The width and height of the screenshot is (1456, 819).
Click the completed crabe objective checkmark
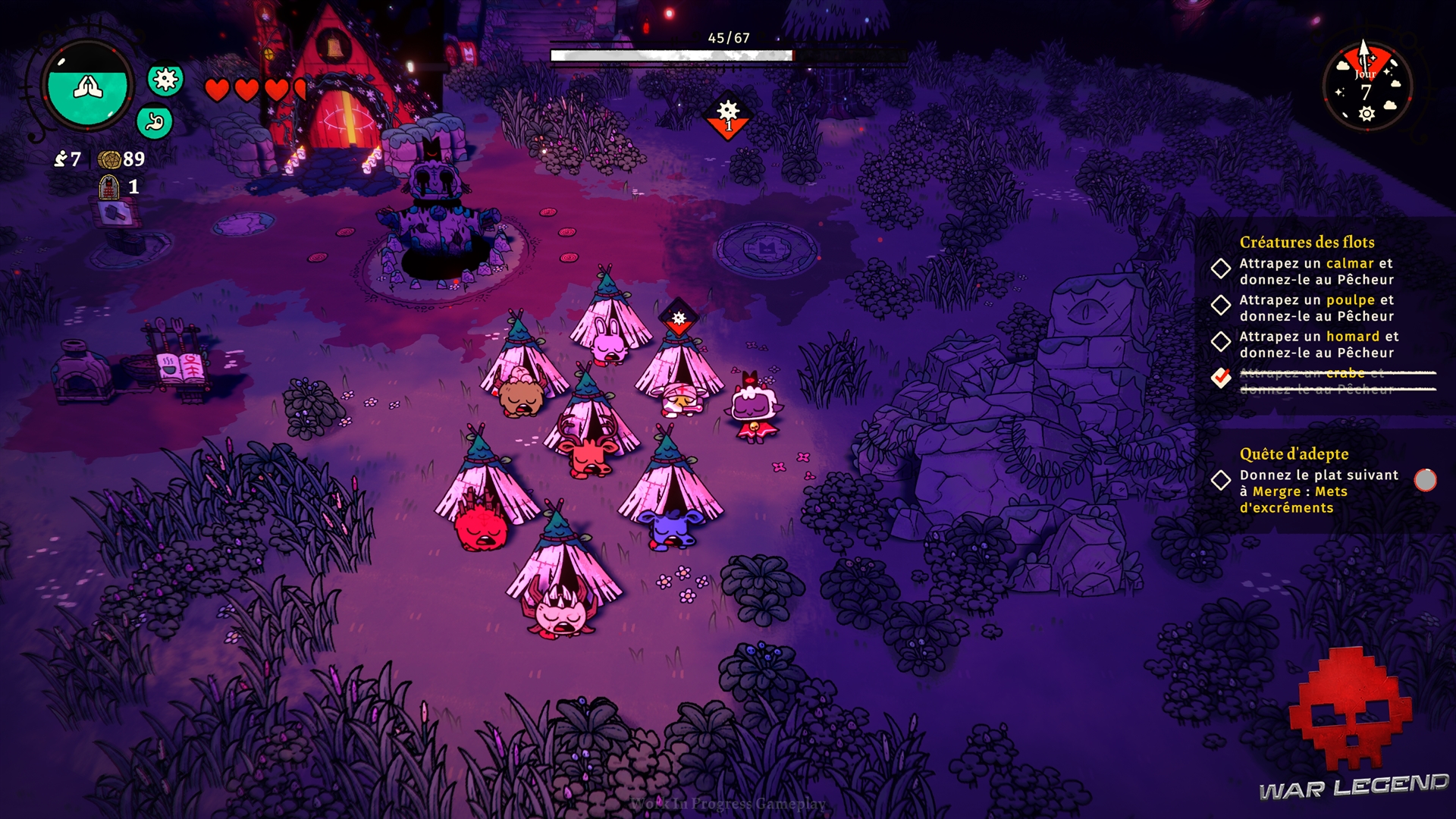click(1221, 377)
